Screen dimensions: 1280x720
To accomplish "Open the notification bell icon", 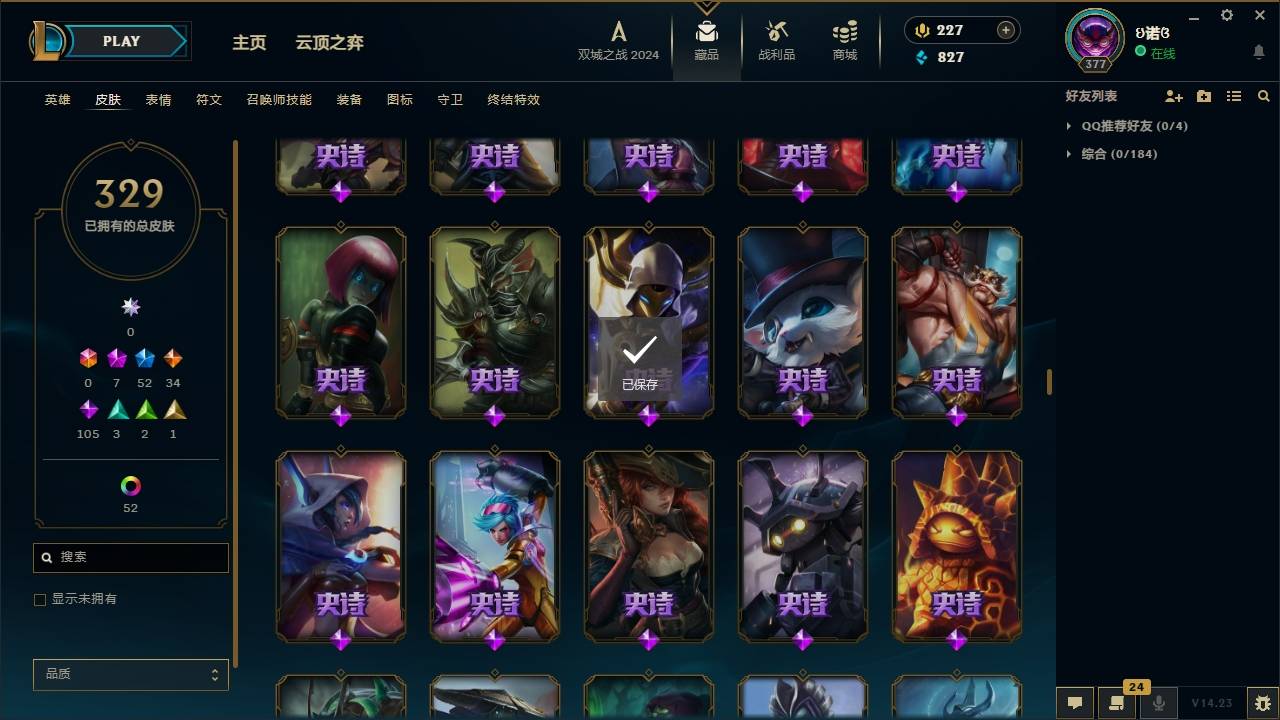I will pyautogui.click(x=1258, y=51).
